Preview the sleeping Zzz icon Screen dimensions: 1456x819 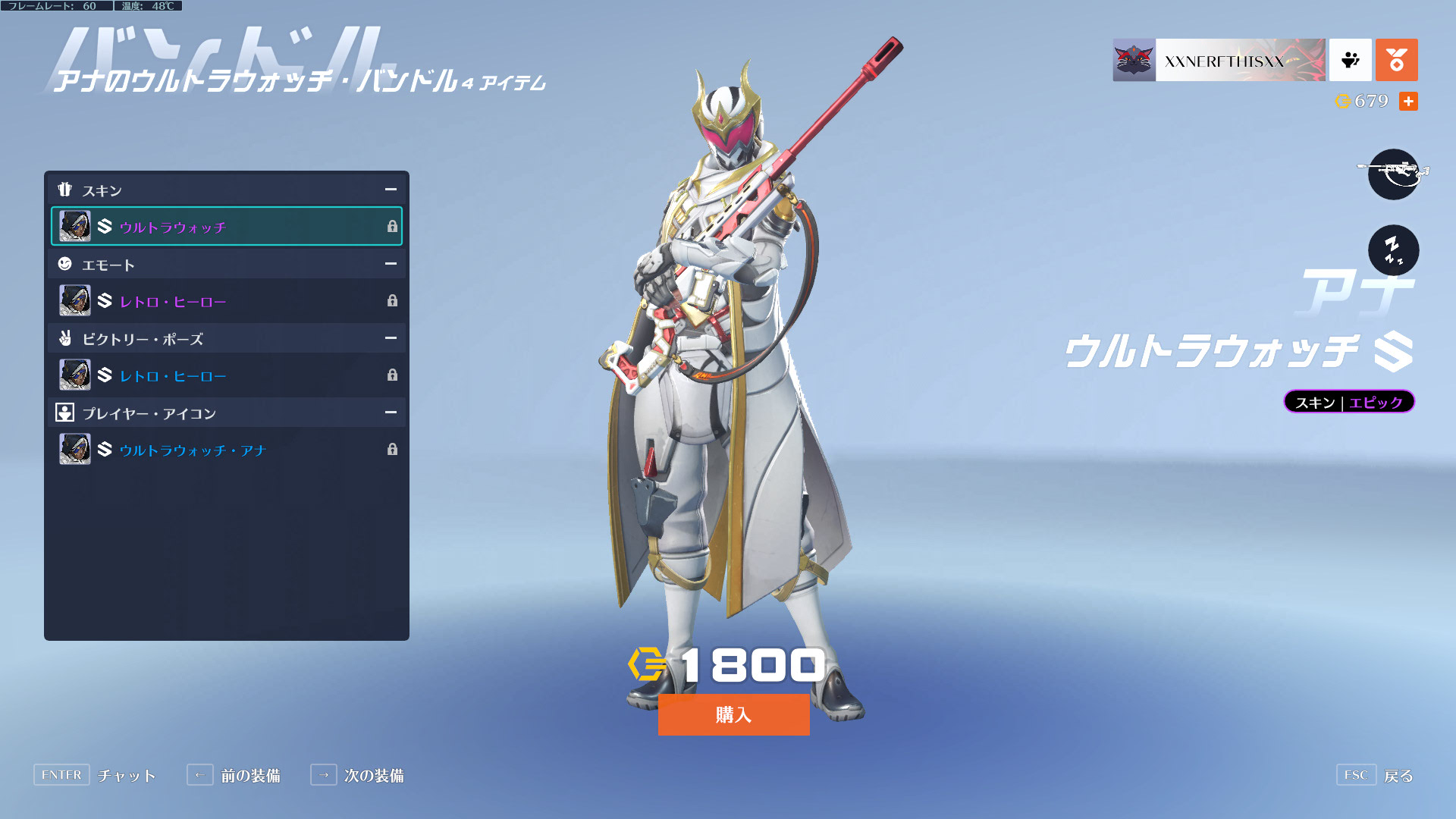click(1393, 249)
